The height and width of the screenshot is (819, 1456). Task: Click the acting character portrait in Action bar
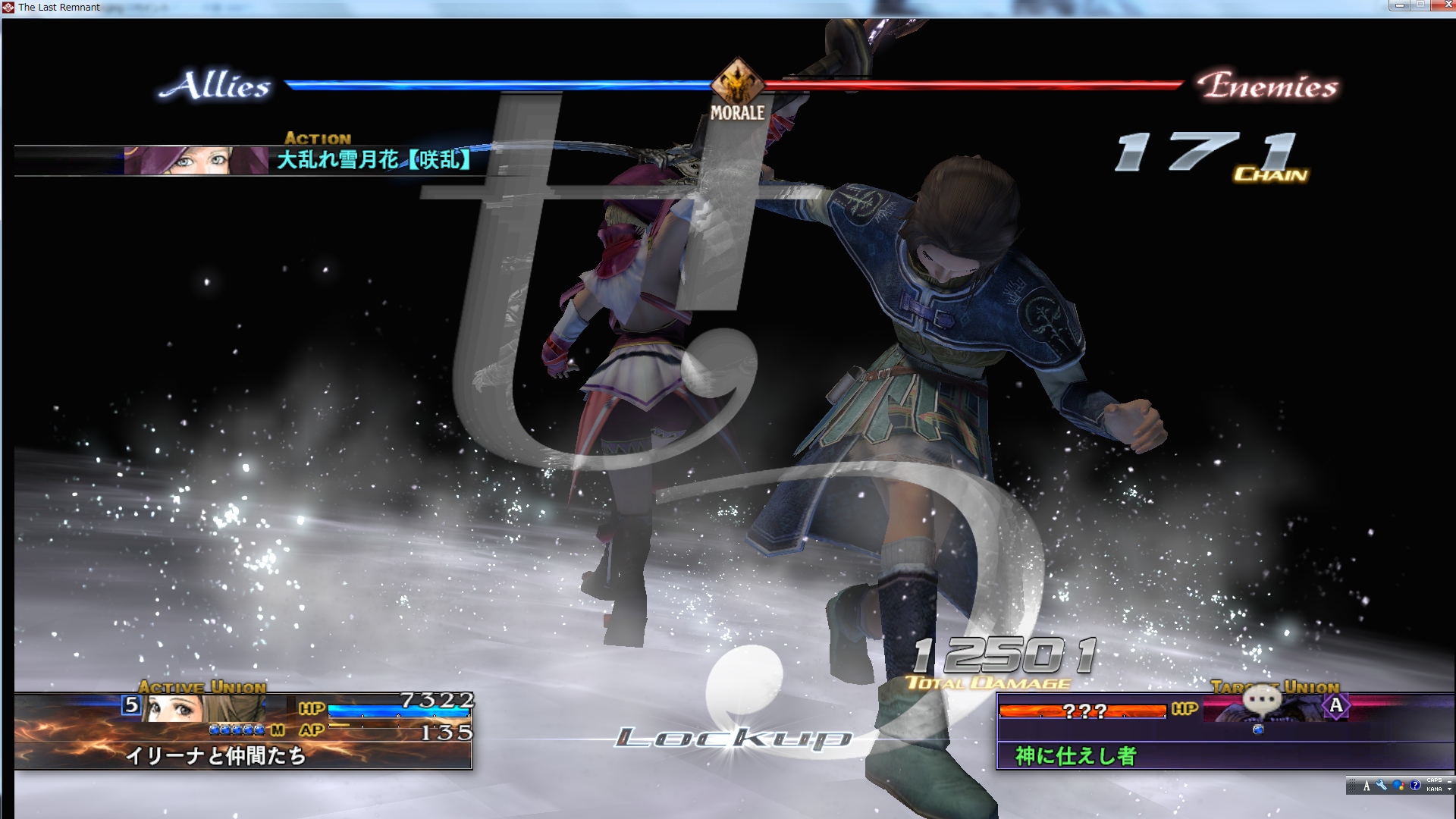(x=196, y=161)
